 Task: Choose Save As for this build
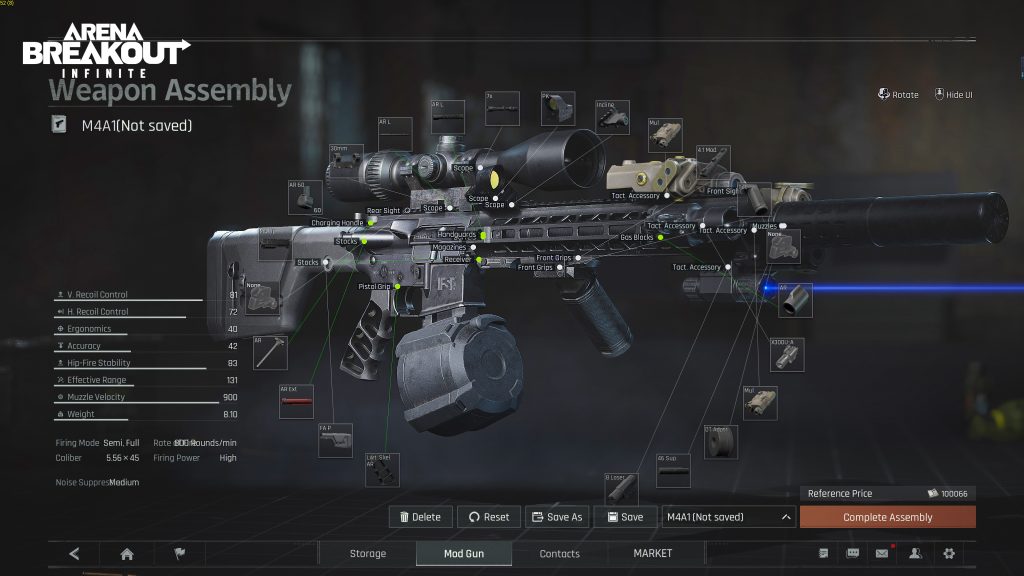coord(557,517)
